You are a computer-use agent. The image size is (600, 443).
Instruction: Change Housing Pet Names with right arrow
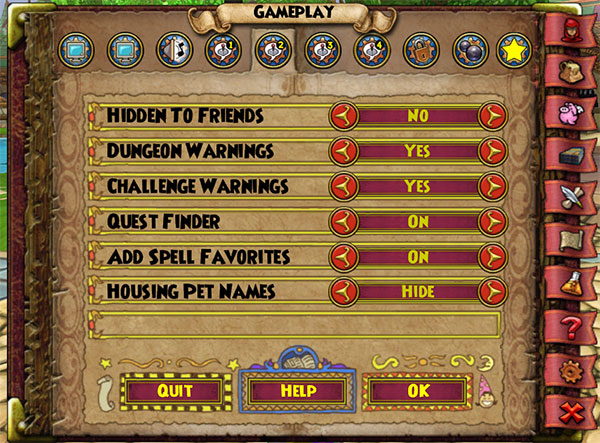point(491,292)
